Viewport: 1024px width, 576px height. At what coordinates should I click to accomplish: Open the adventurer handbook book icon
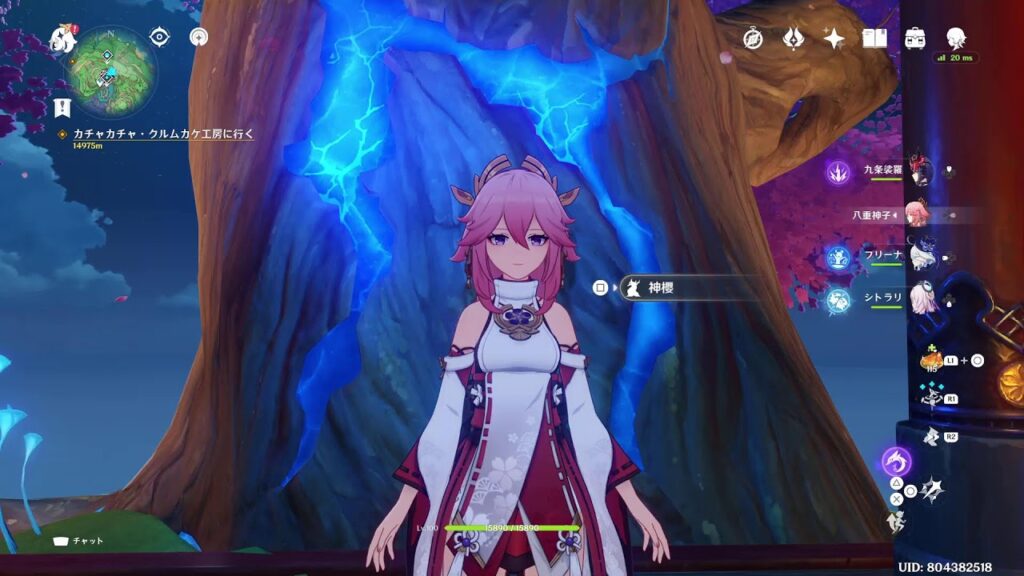(x=875, y=38)
